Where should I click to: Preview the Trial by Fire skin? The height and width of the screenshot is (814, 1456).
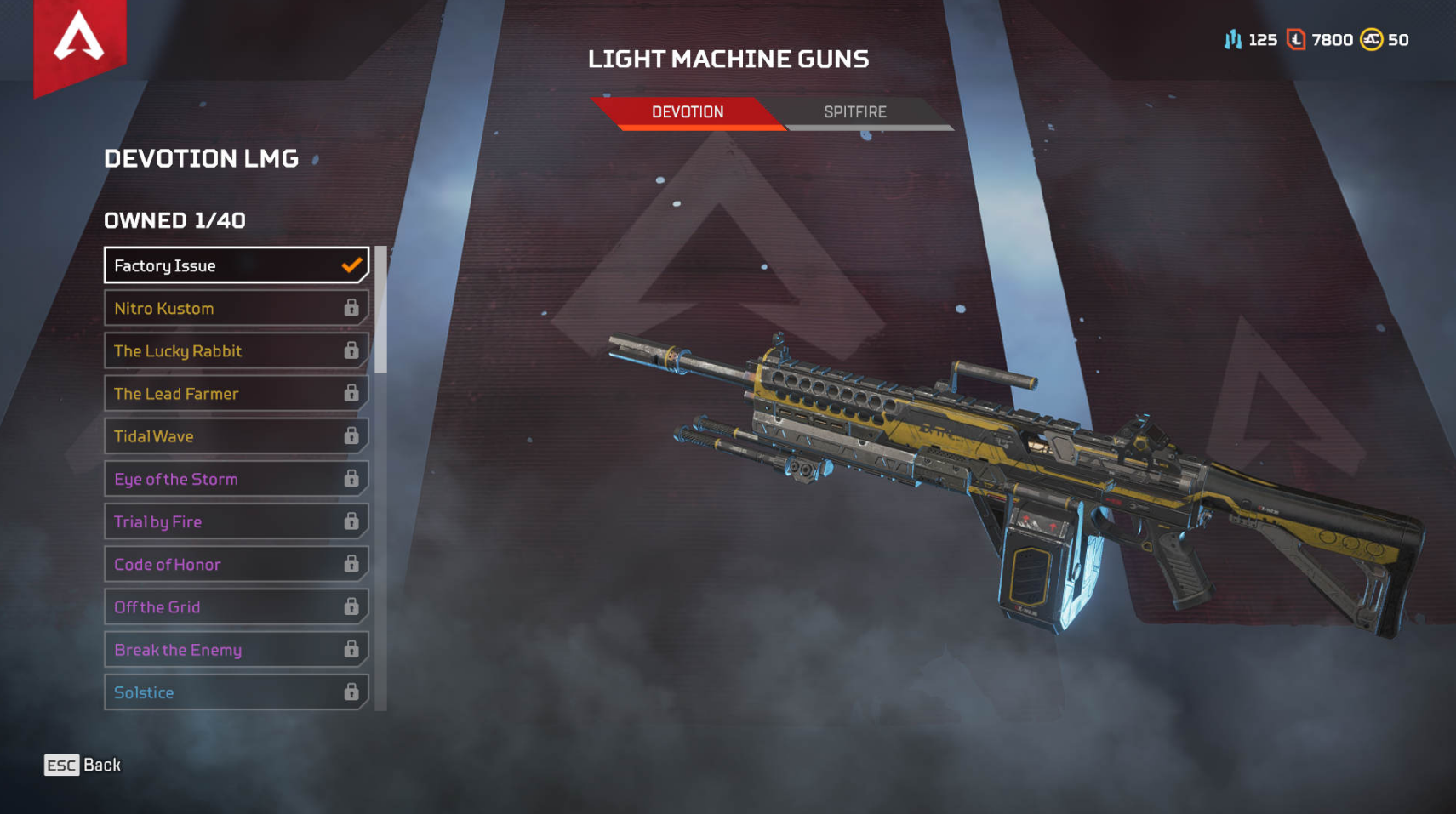[236, 521]
